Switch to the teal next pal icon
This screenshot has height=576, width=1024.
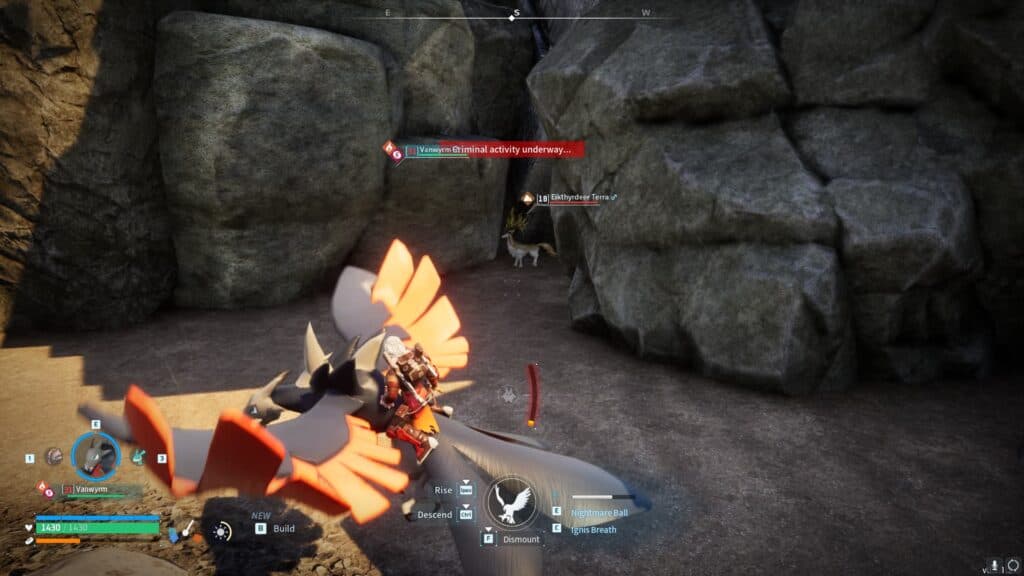[138, 457]
